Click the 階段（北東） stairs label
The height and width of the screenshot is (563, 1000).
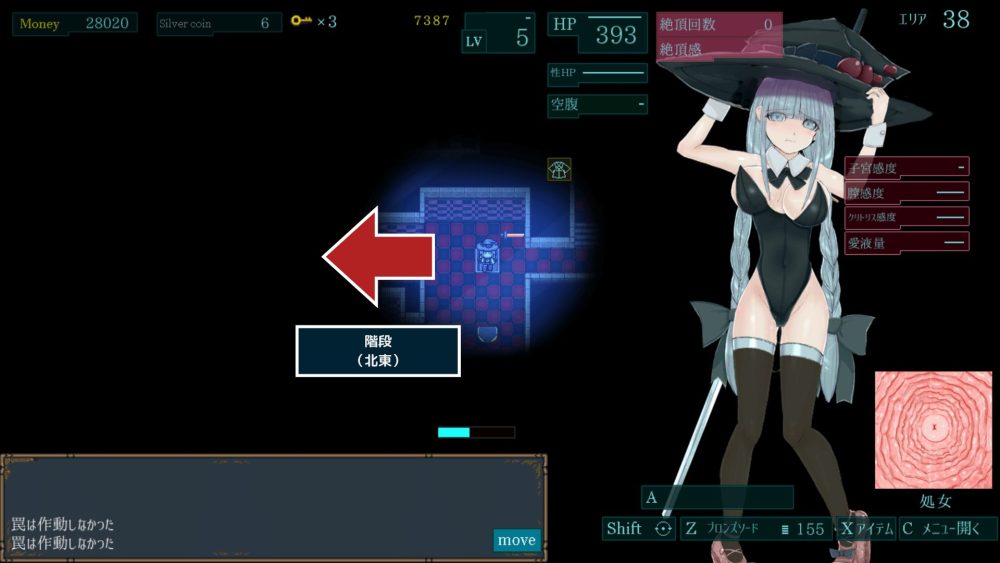coord(378,351)
